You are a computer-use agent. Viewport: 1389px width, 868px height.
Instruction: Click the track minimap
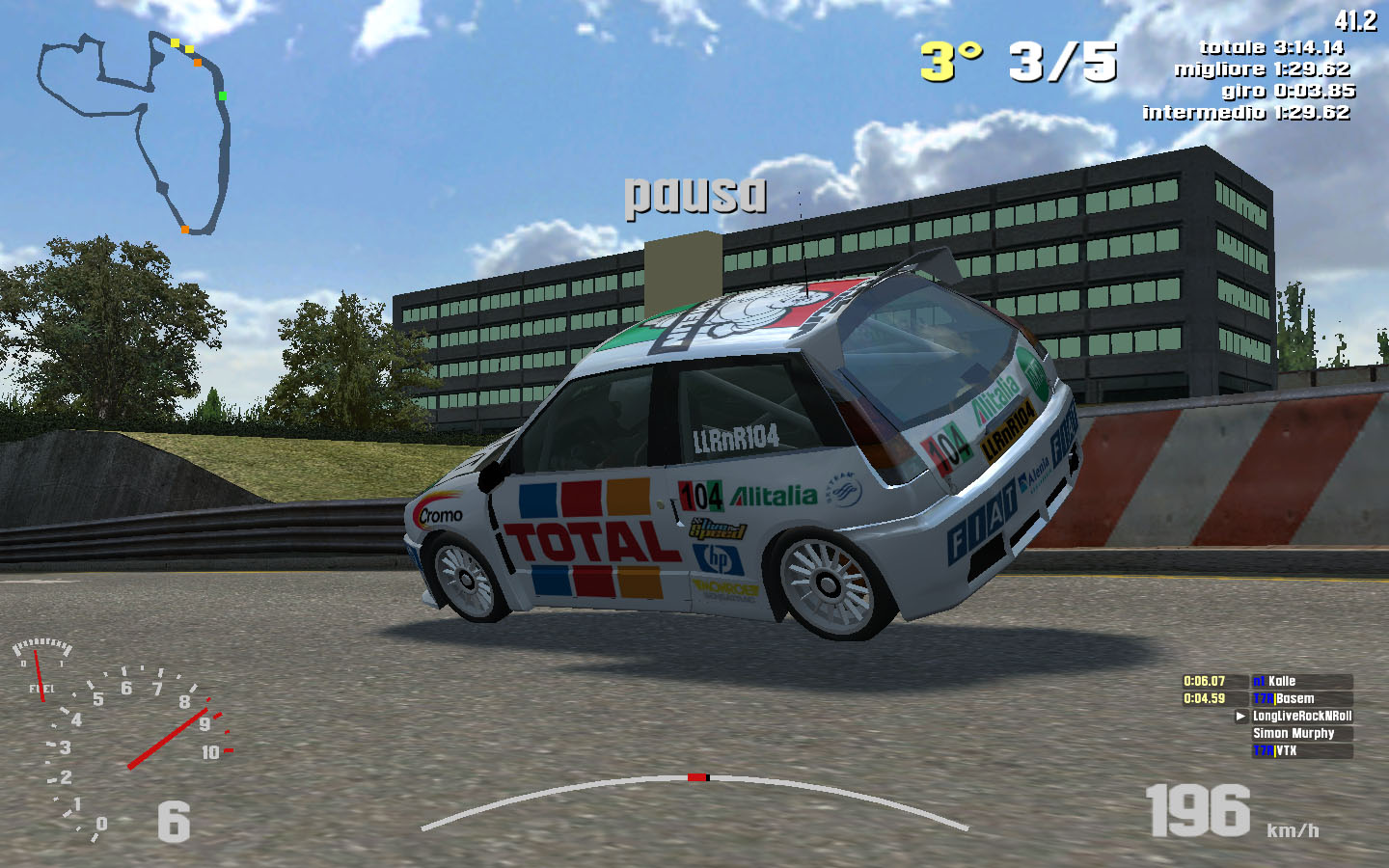(x=135, y=133)
